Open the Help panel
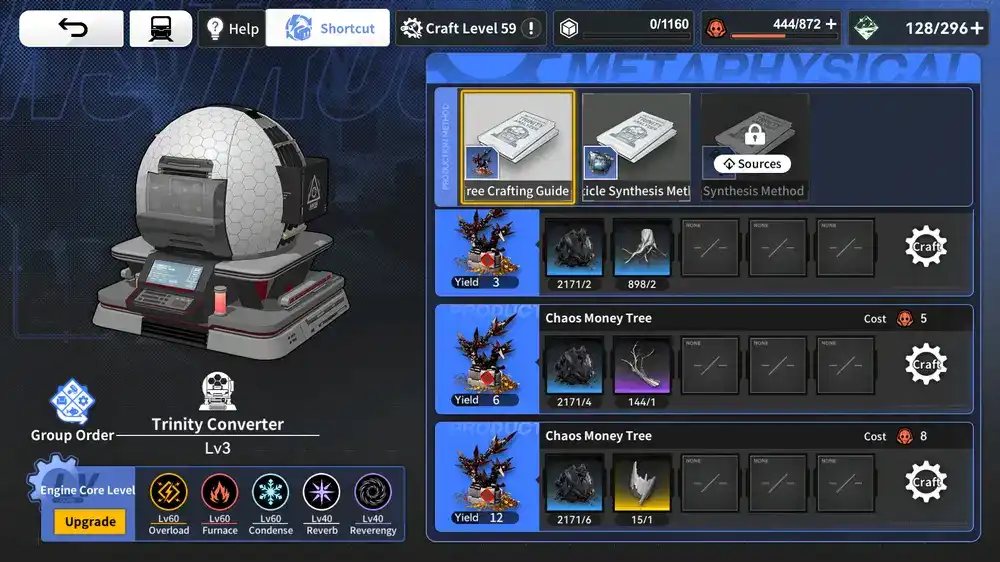The image size is (1000, 562). [x=231, y=29]
